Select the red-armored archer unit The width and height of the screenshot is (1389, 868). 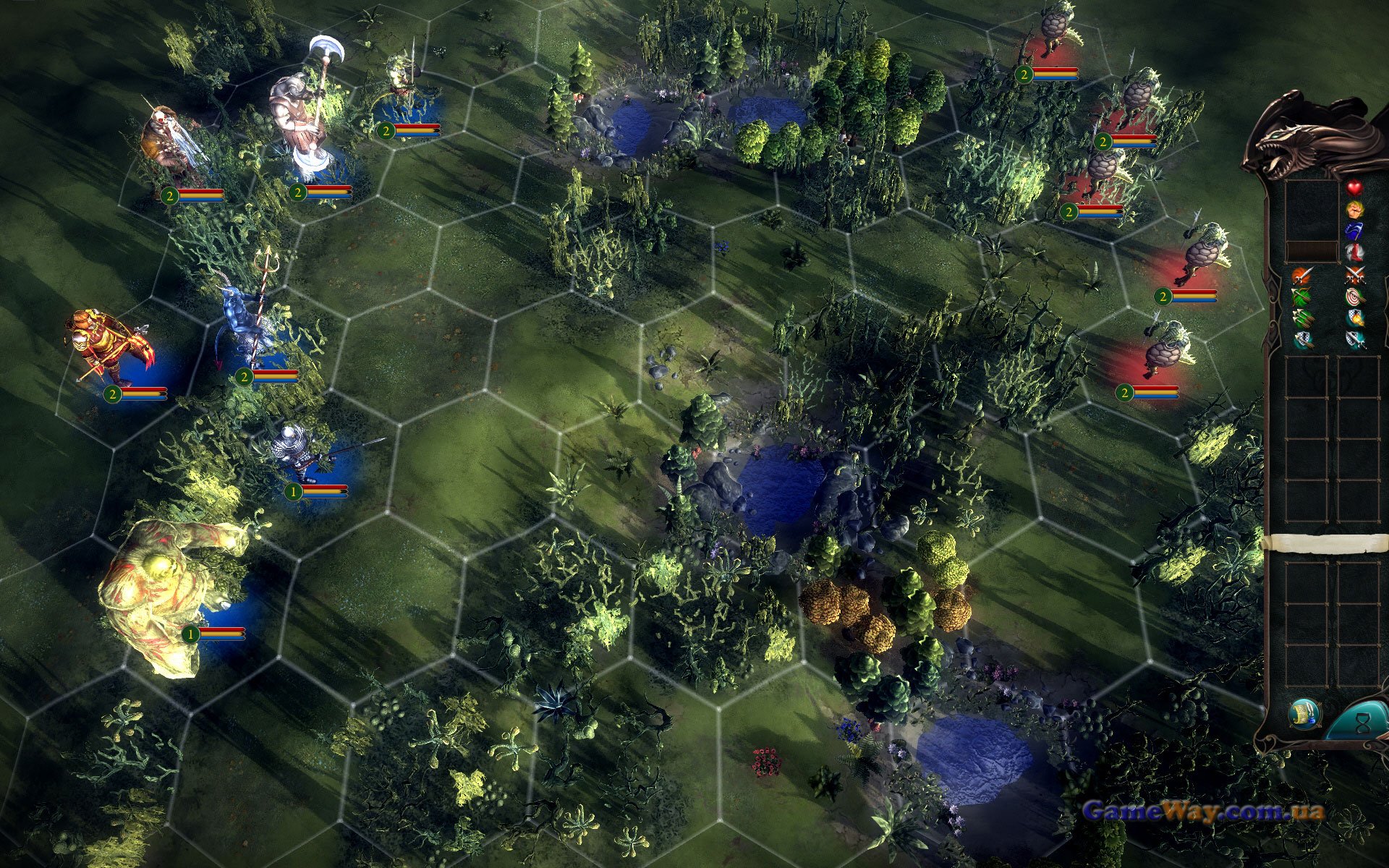click(109, 347)
